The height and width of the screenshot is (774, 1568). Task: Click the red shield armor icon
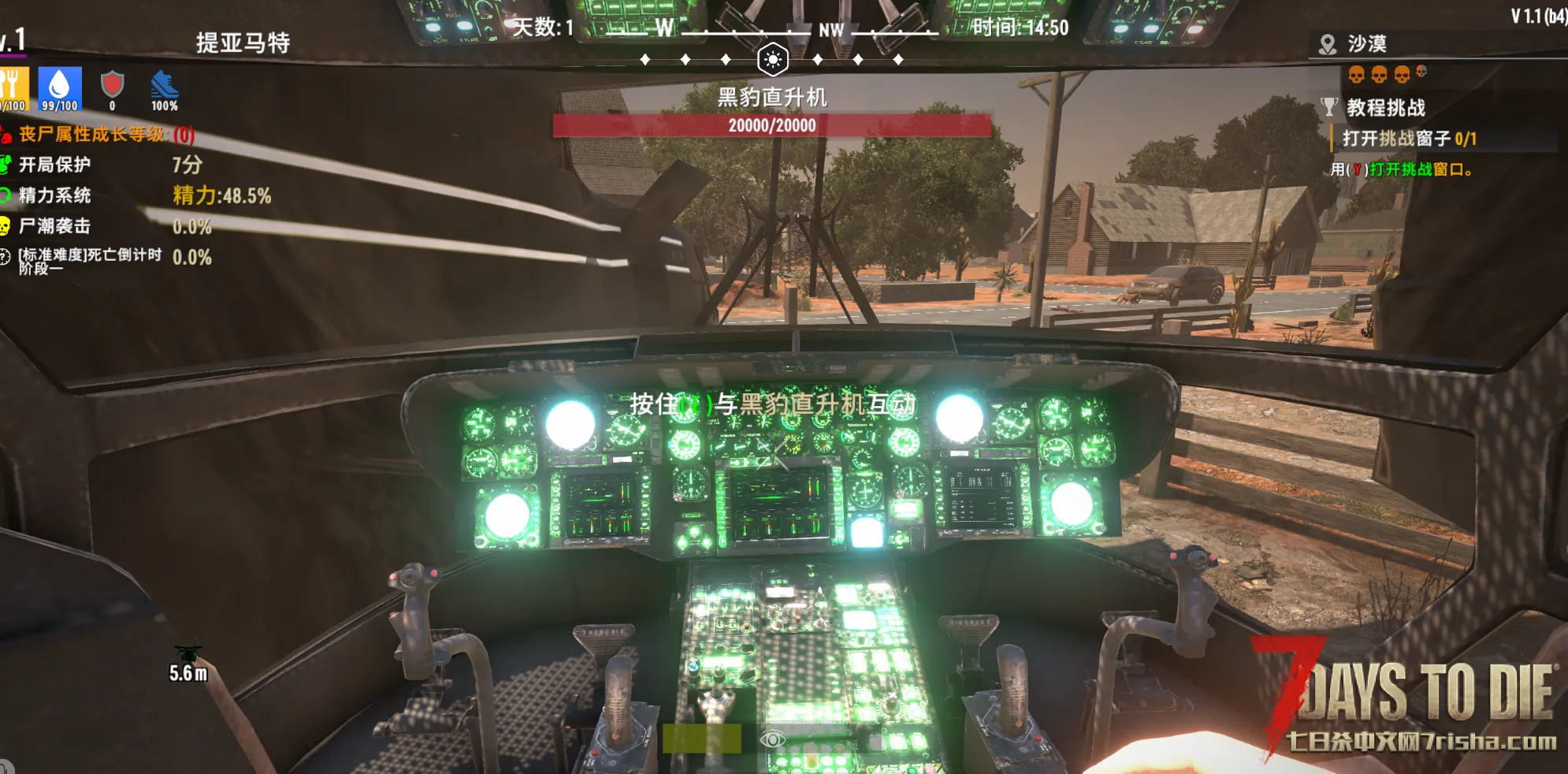pyautogui.click(x=113, y=84)
